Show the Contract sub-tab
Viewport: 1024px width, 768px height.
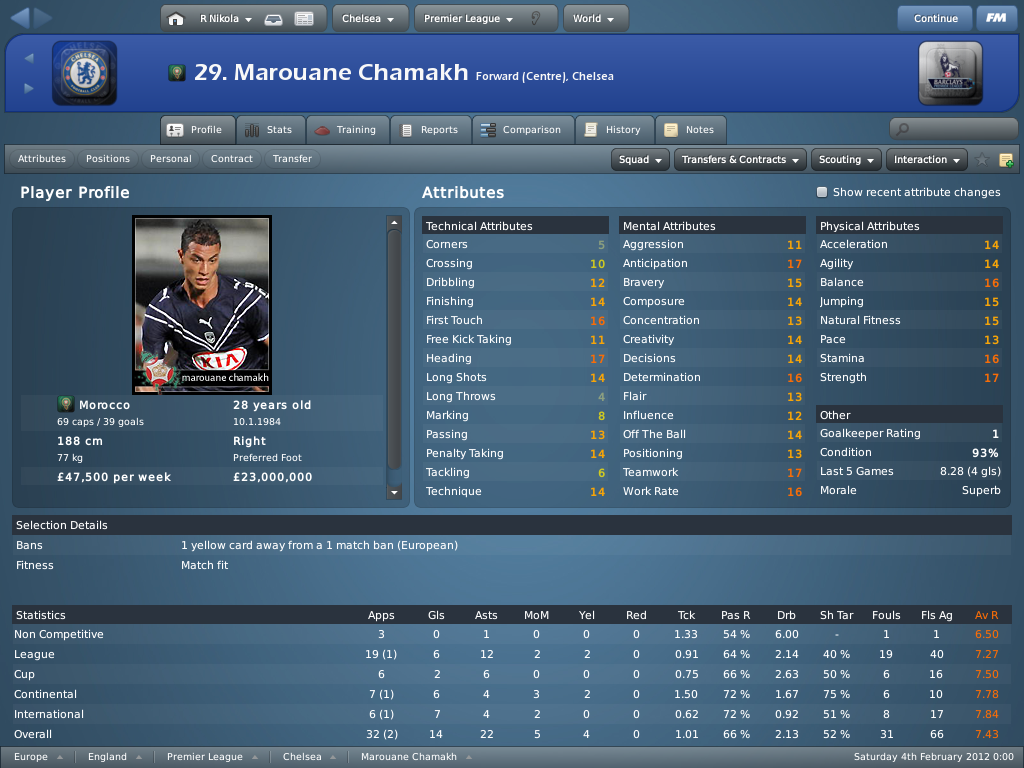pos(232,159)
